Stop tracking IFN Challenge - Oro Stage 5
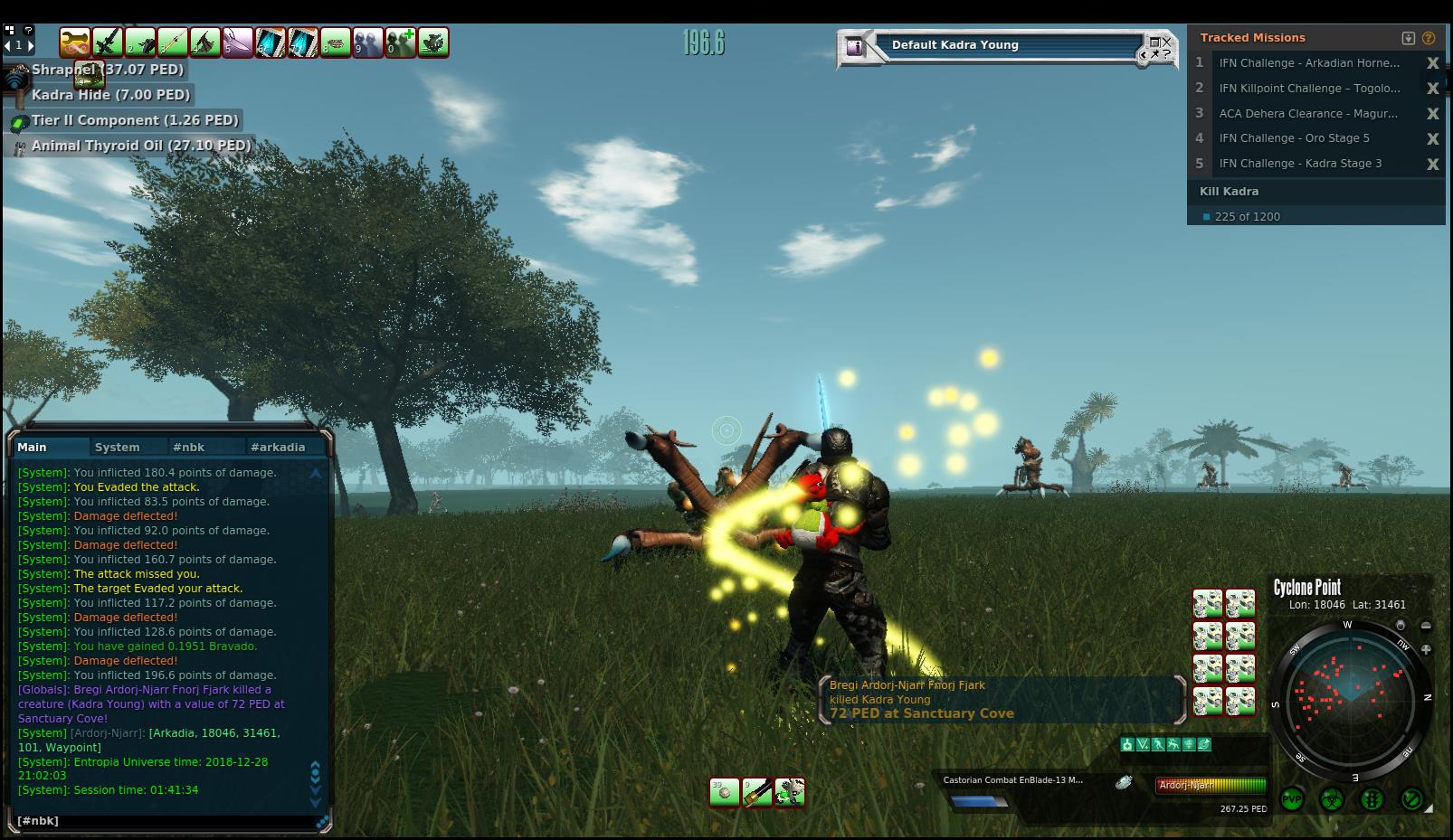Image resolution: width=1453 pixels, height=840 pixels. click(1432, 138)
